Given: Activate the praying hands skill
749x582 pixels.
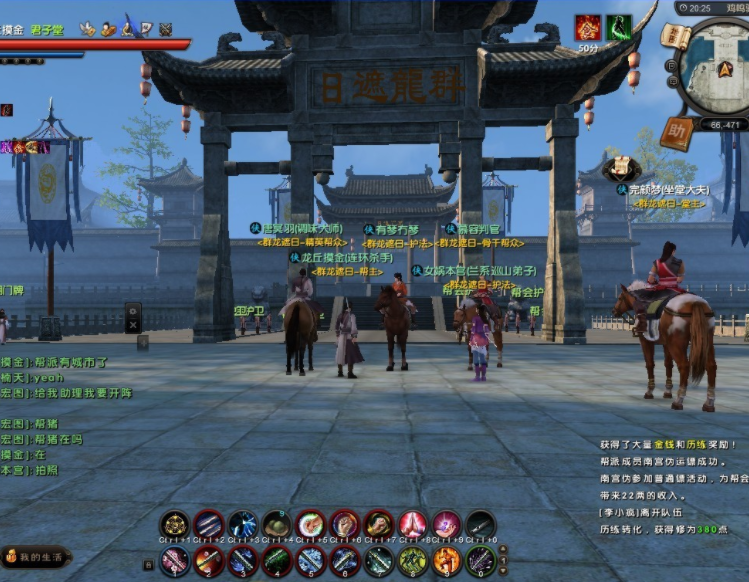Looking at the screenshot, I should coord(413,524).
